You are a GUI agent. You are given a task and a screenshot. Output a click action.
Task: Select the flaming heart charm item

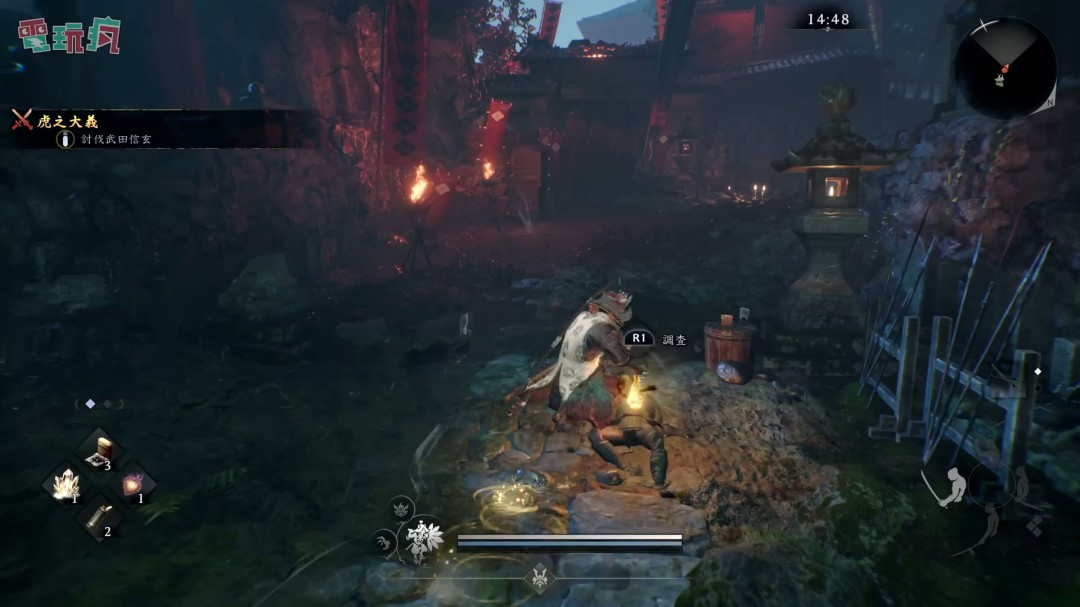click(x=134, y=485)
